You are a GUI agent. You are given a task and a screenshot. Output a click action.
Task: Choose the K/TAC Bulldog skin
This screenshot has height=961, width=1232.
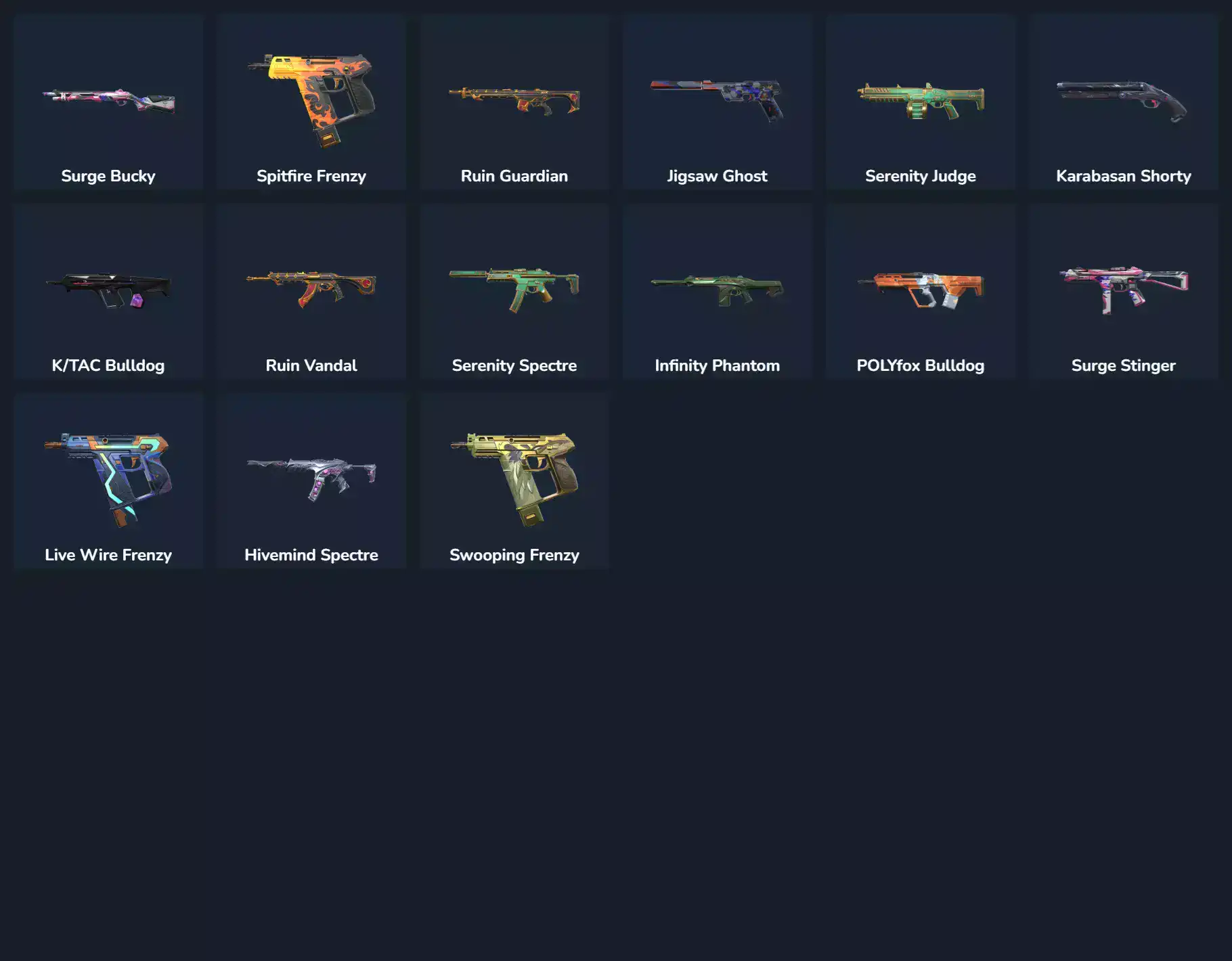tap(108, 292)
